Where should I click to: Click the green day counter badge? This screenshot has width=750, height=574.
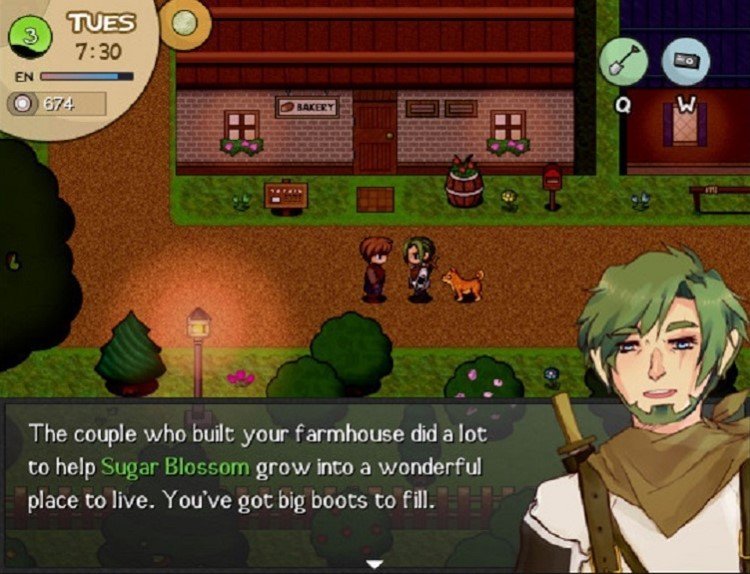tap(31, 38)
